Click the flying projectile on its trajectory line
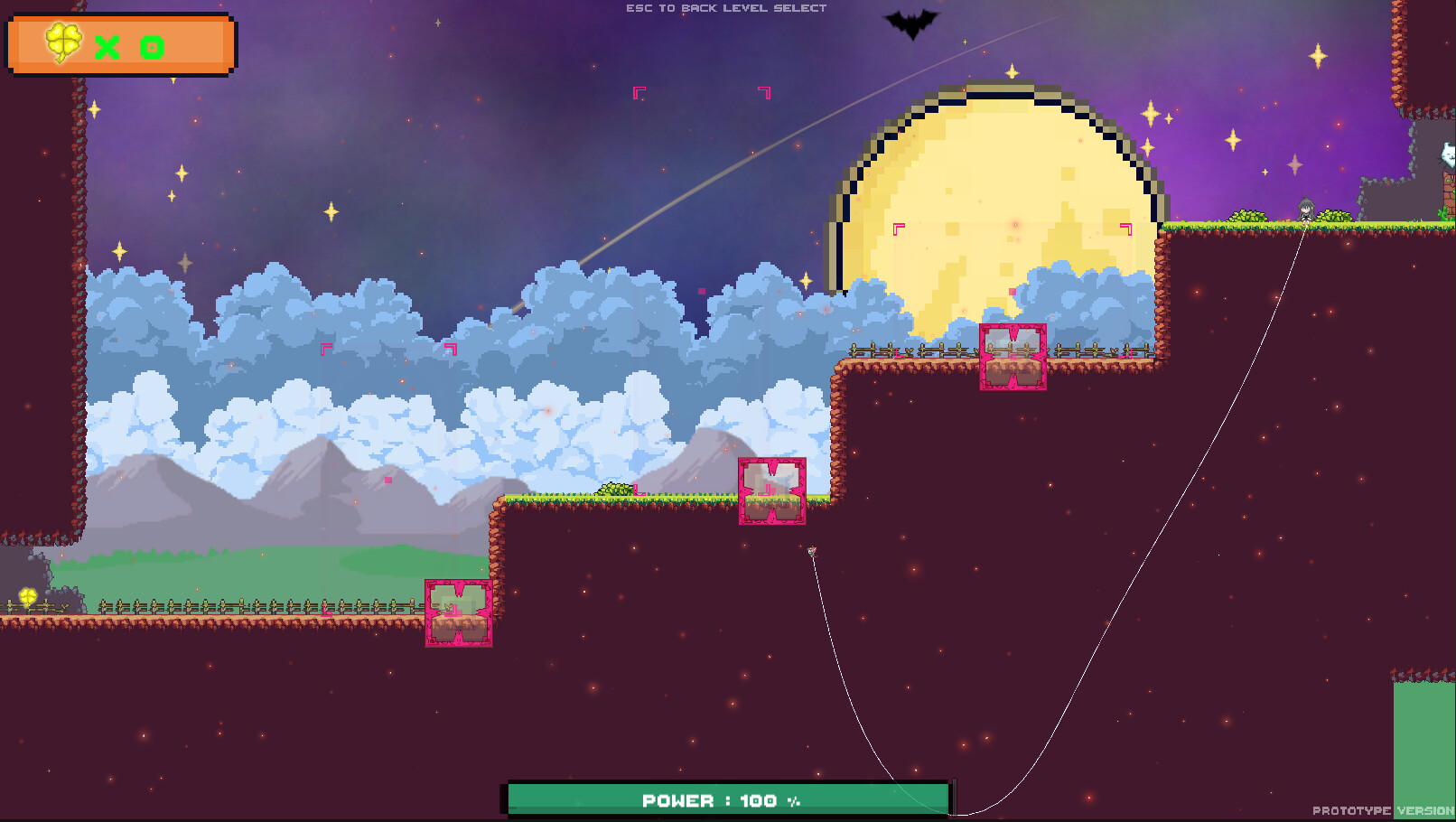The image size is (1456, 822). 811,552
